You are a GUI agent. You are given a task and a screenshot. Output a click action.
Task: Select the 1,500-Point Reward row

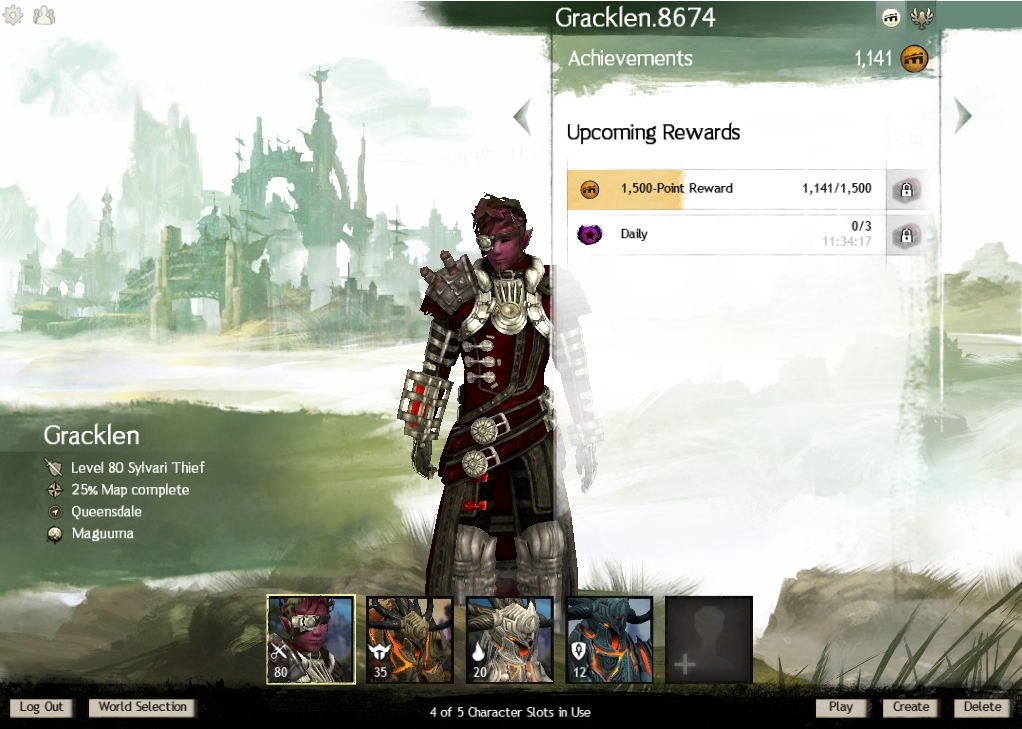pyautogui.click(x=726, y=189)
